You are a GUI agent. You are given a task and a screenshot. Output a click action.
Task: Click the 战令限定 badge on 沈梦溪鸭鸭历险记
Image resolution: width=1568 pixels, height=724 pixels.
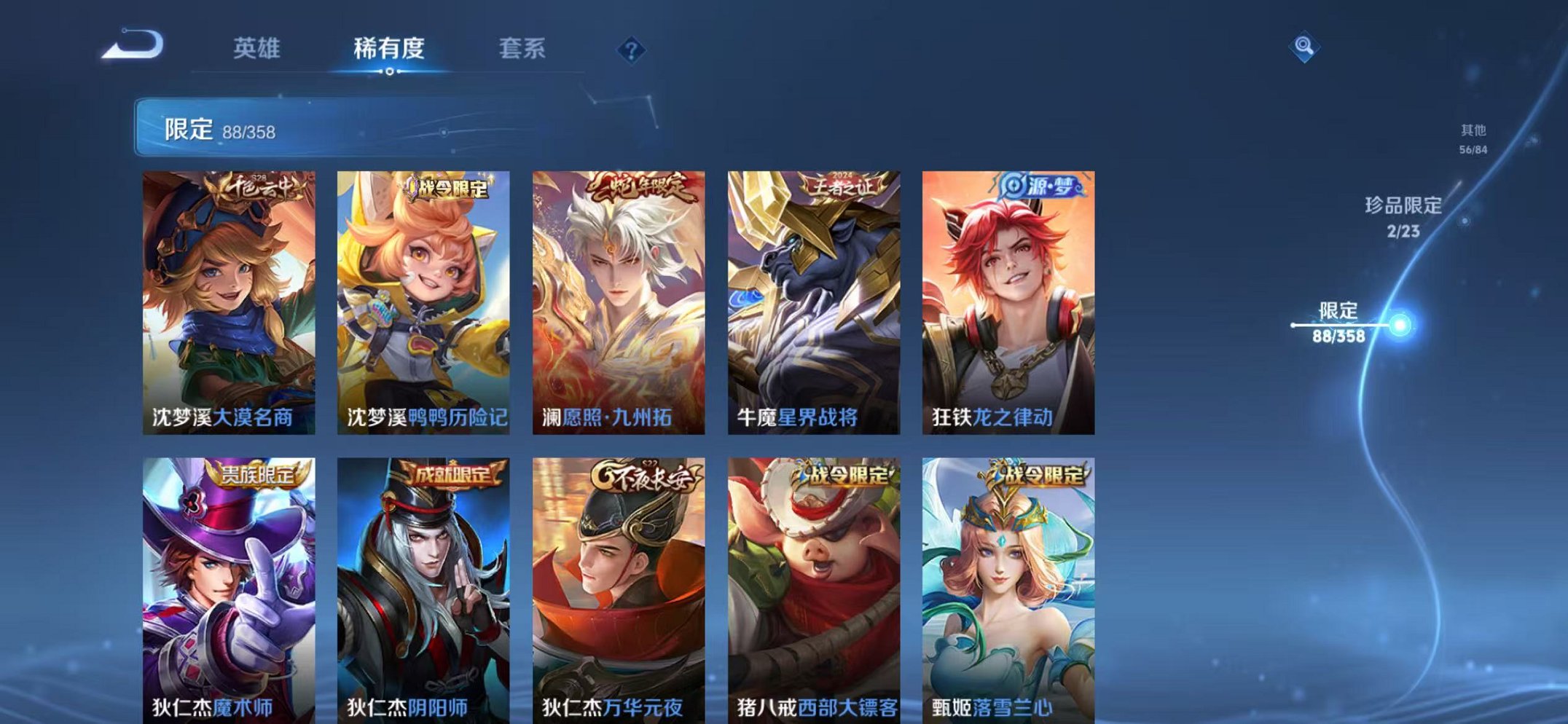pos(445,188)
